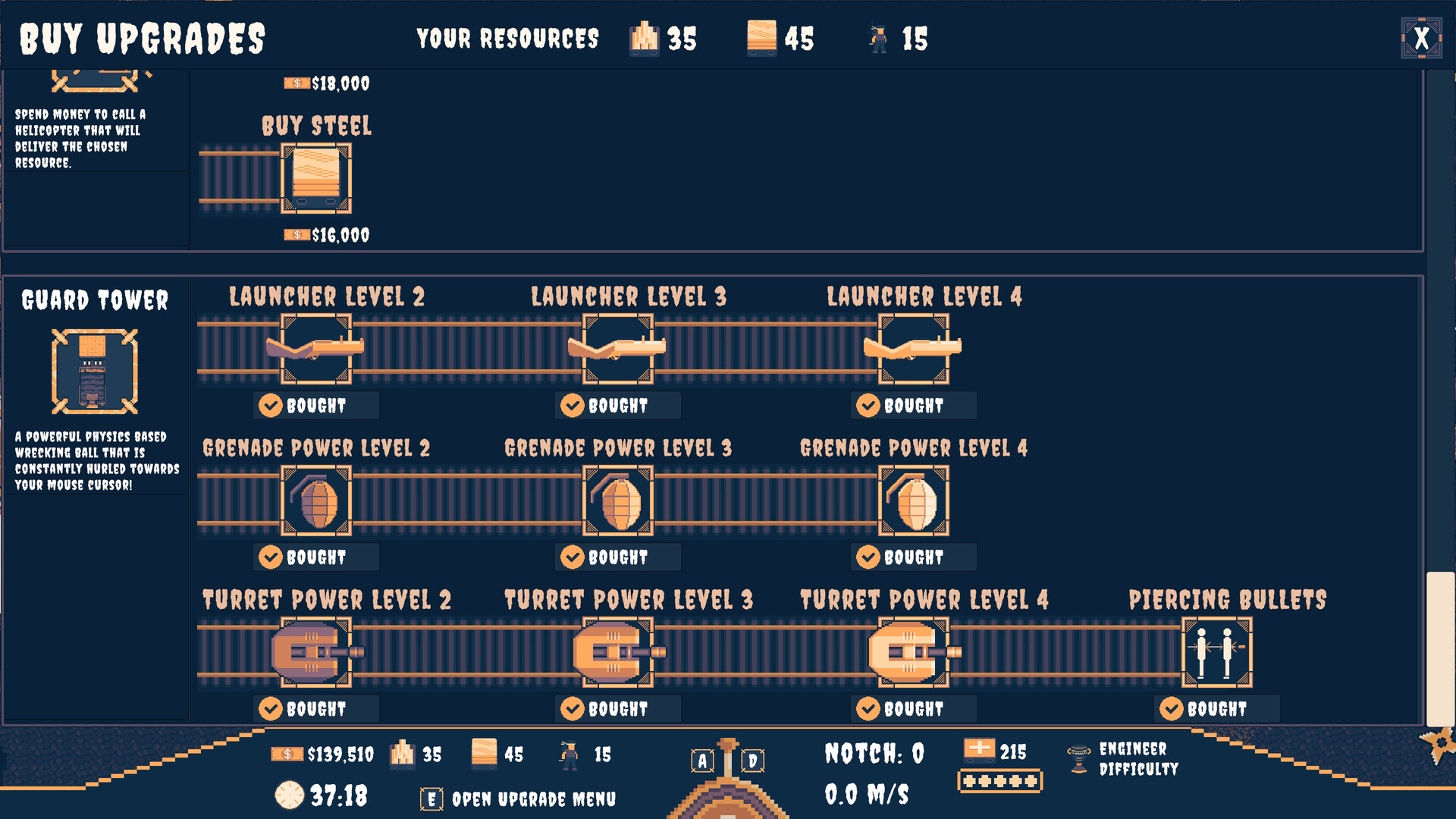The height and width of the screenshot is (819, 1456).
Task: Toggle Bought status under Piercing Bullets
Action: 1216,708
